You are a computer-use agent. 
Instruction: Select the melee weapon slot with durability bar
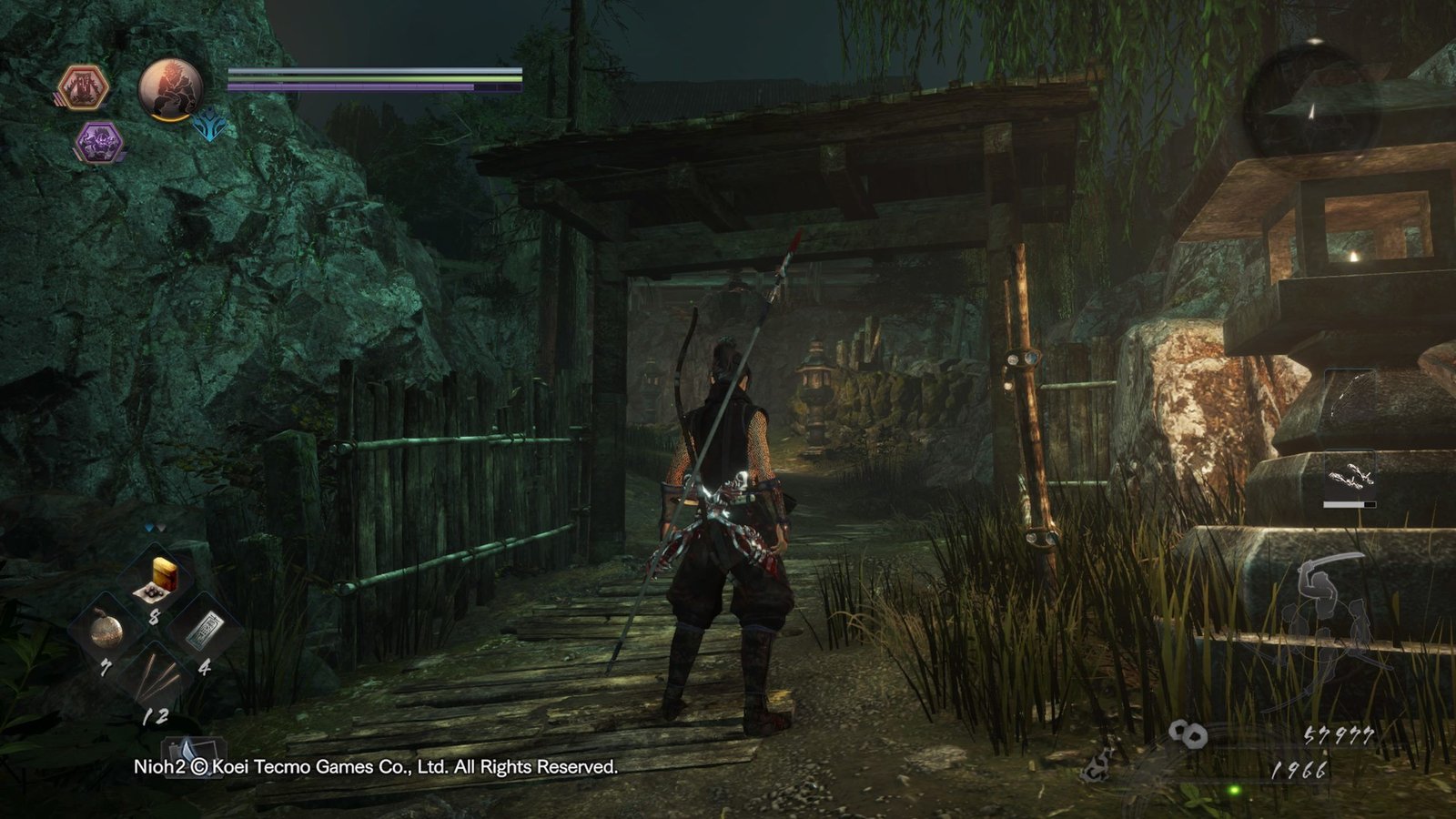click(1350, 479)
